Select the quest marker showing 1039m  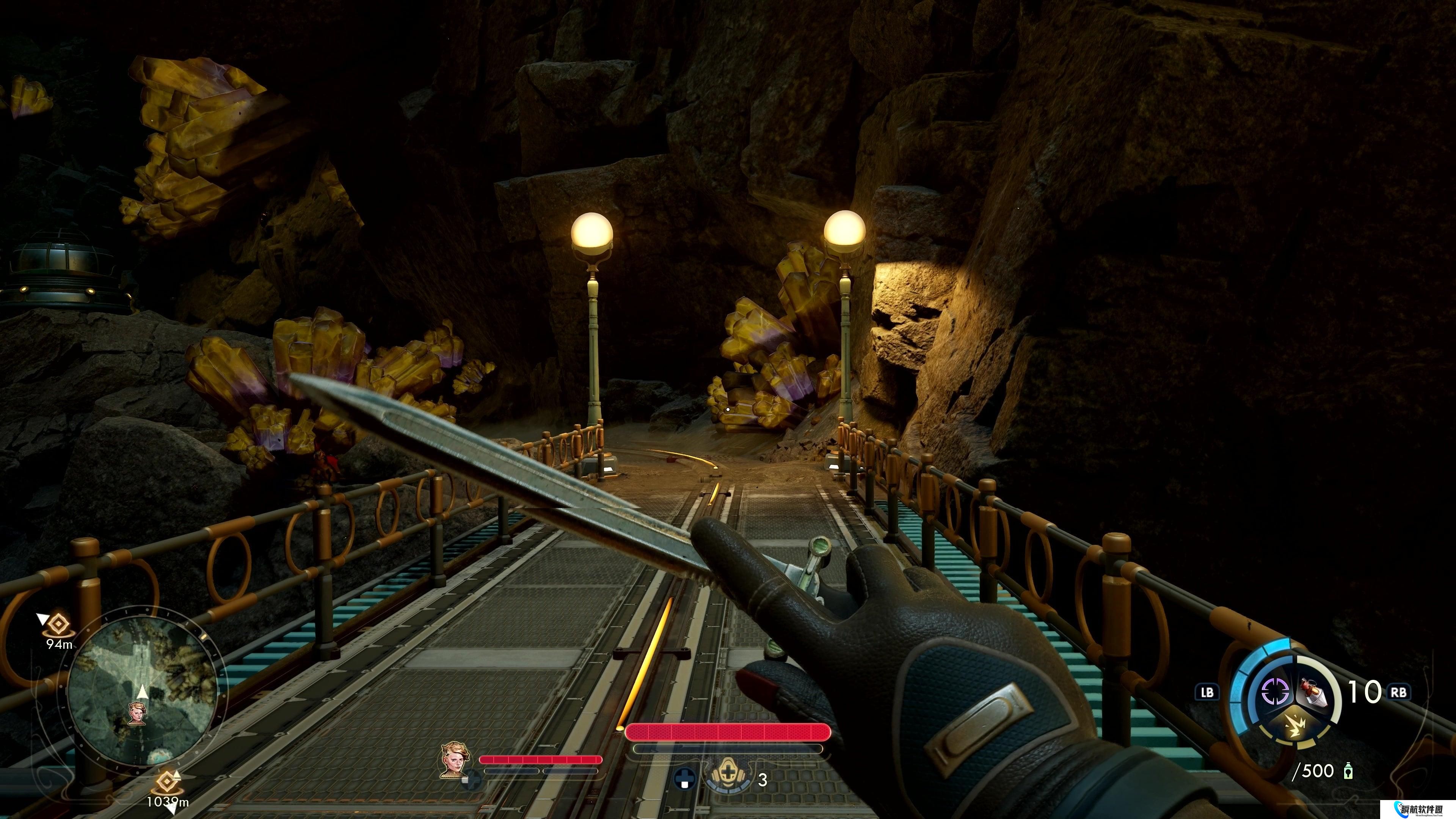tap(166, 782)
